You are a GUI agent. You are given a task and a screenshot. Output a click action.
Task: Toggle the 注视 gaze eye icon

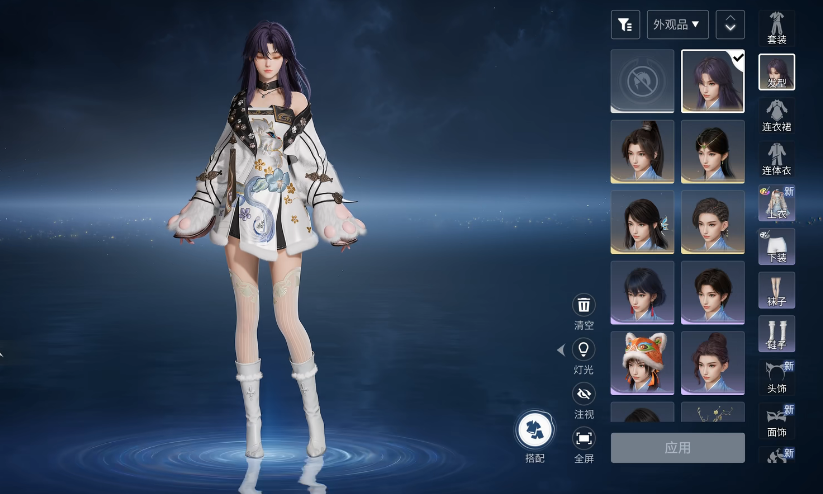[584, 394]
